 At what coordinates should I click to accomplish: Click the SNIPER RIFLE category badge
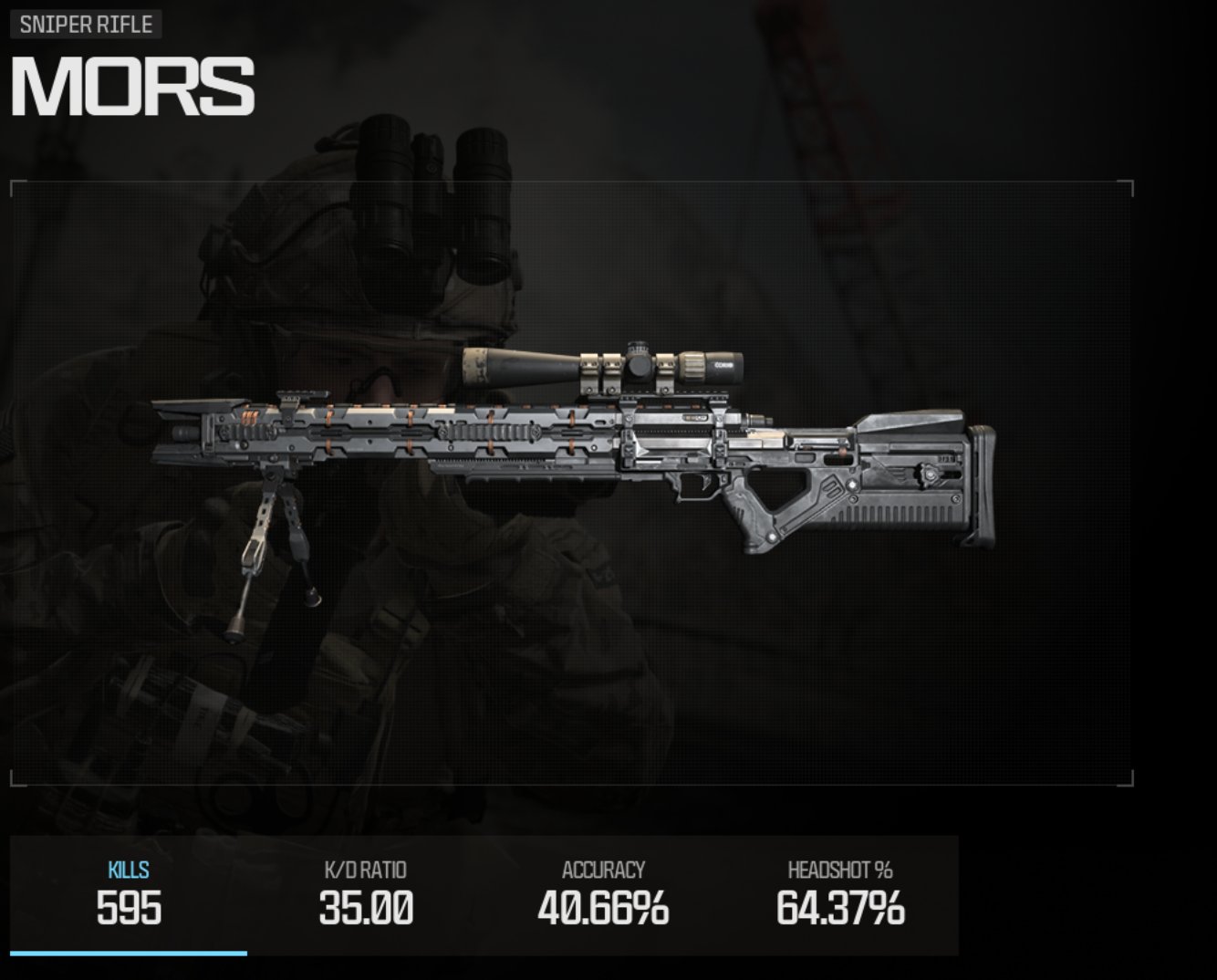(85, 25)
